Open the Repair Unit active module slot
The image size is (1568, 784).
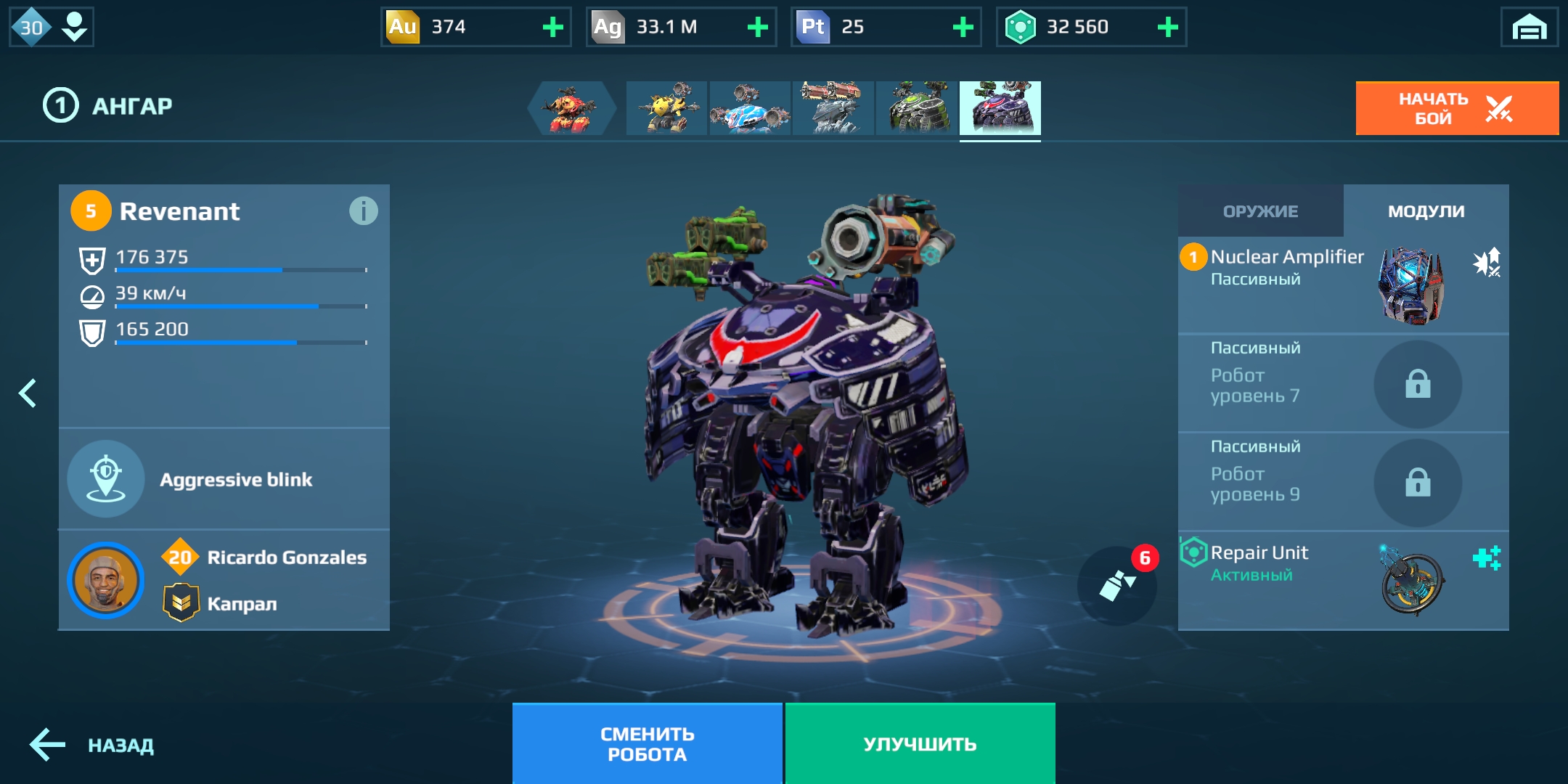click(x=1343, y=581)
